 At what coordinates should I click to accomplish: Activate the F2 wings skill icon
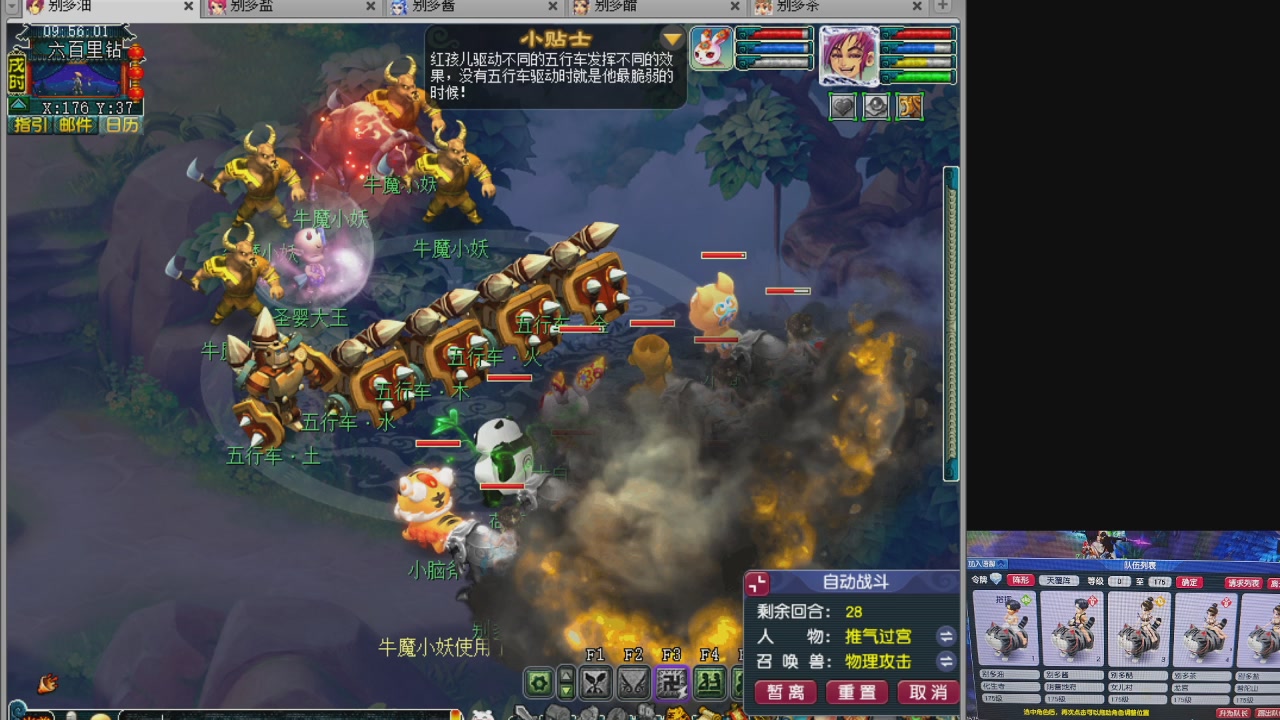(x=634, y=681)
